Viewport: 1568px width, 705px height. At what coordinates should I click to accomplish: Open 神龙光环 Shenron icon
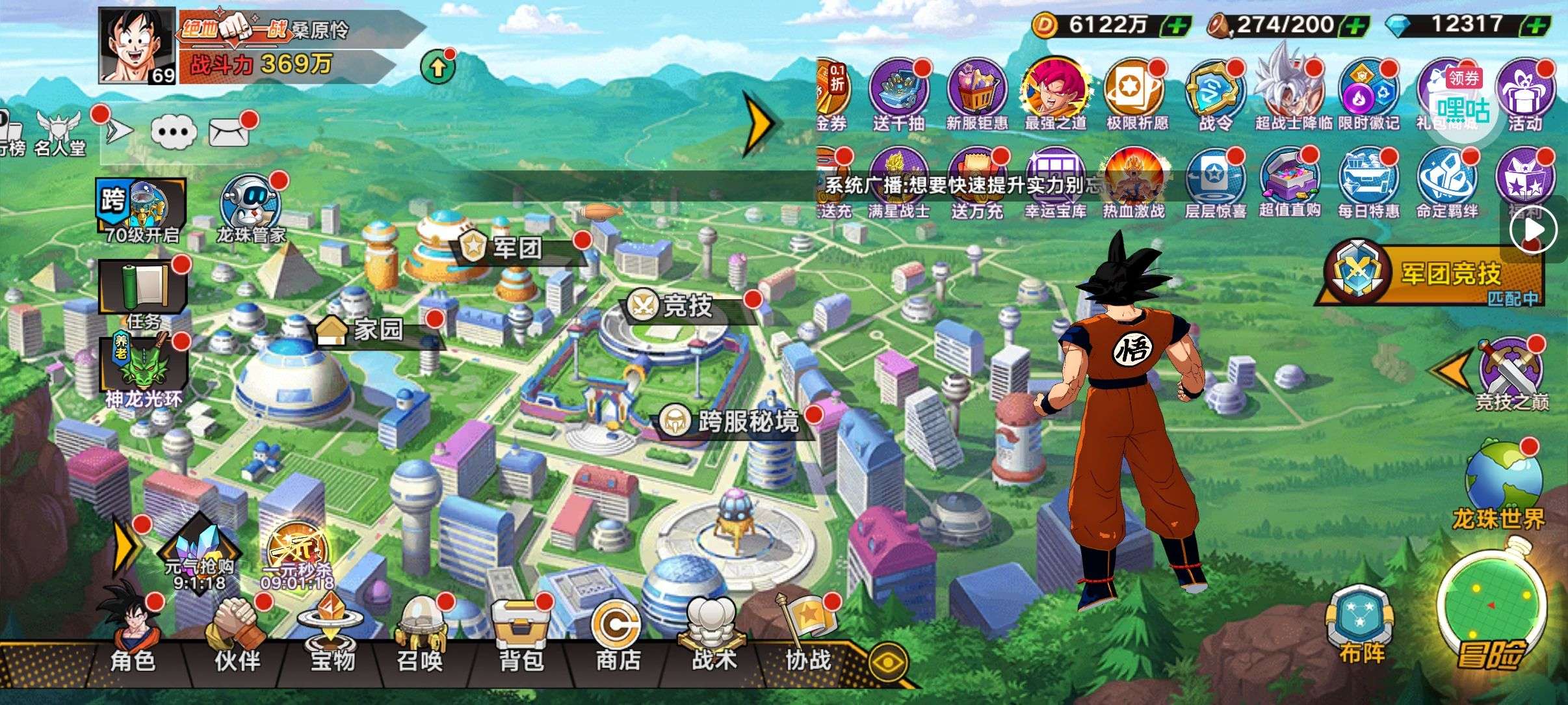(143, 369)
